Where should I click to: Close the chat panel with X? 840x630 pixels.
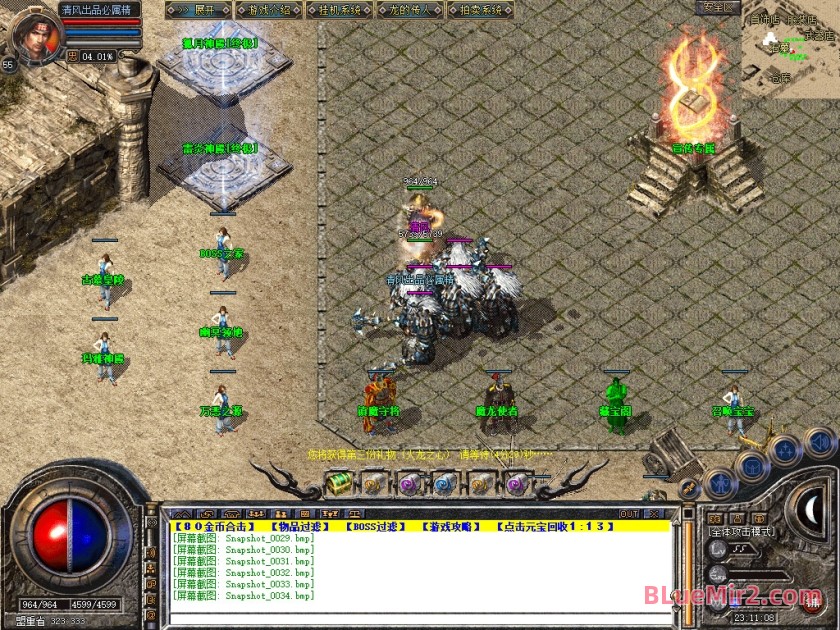[x=656, y=514]
